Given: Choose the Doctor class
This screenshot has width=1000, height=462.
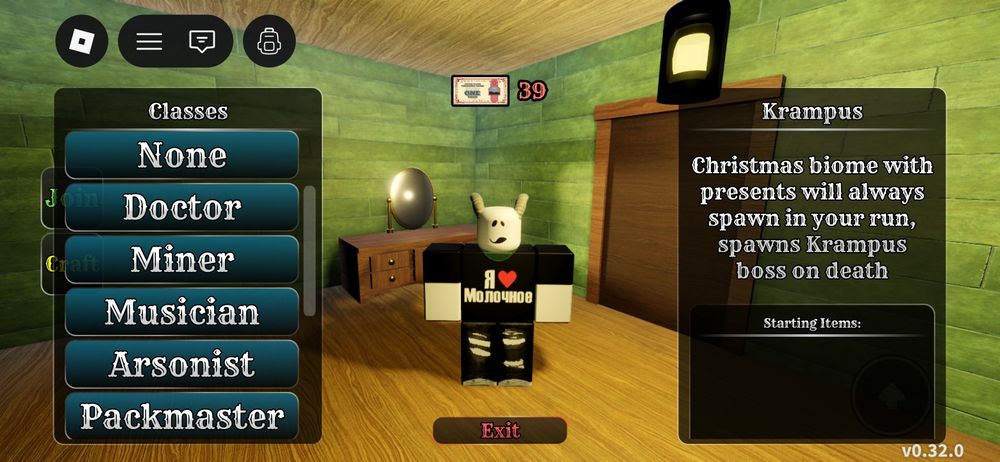Looking at the screenshot, I should (182, 207).
